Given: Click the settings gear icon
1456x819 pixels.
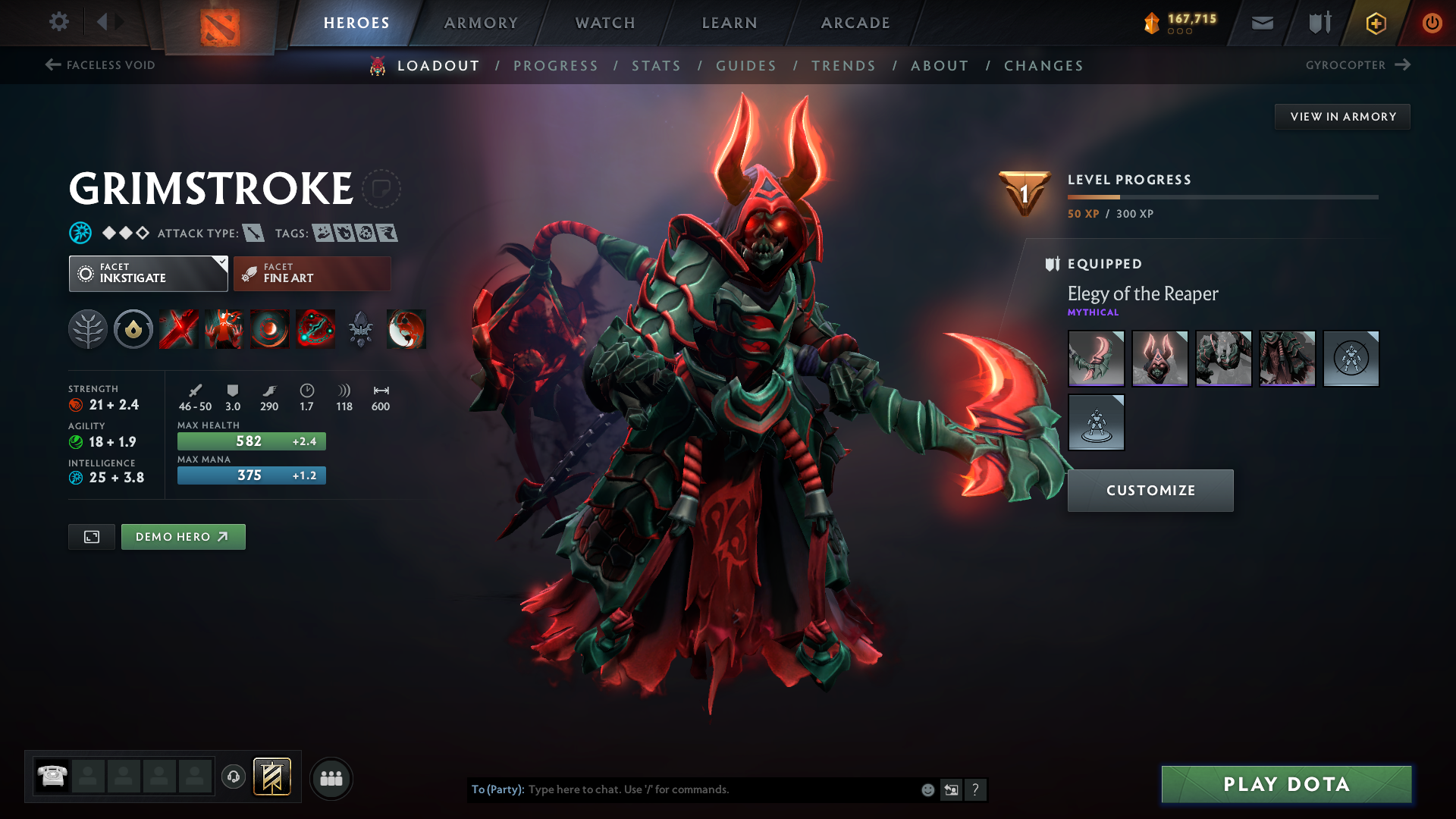Looking at the screenshot, I should 58,22.
